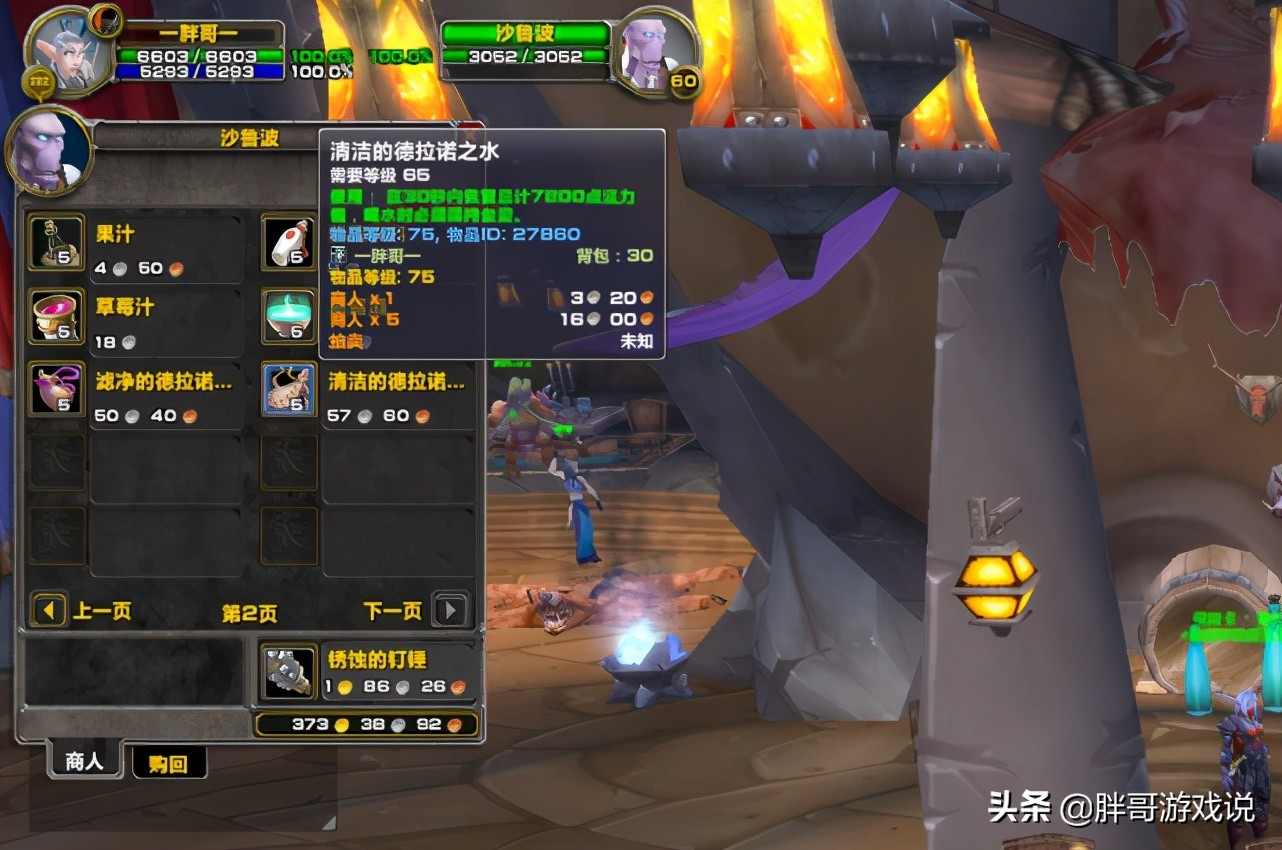Switch to the 购回 tab
Viewport: 1282px width, 850px height.
(169, 762)
